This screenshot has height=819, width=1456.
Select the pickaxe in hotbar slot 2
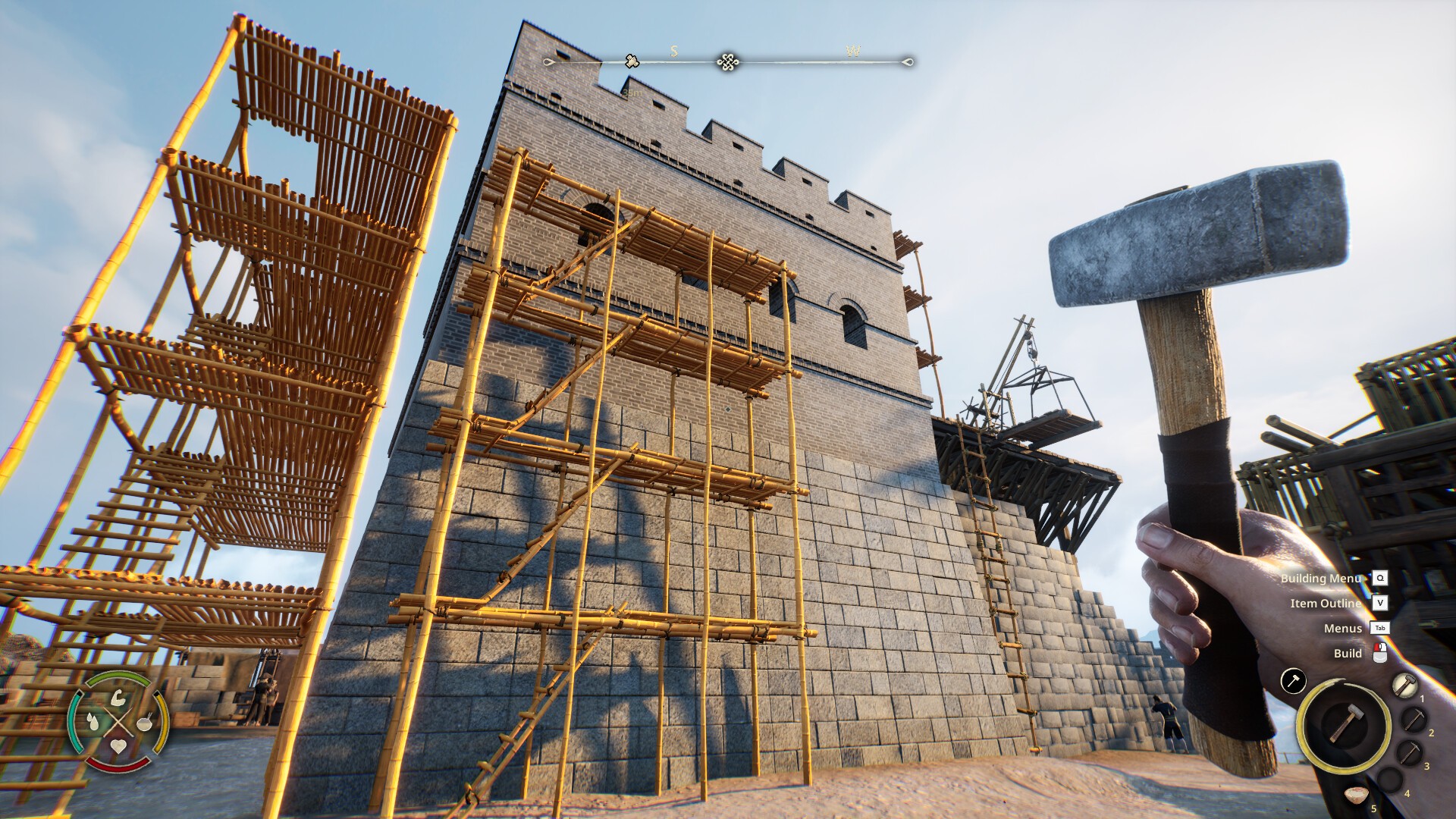[1413, 719]
